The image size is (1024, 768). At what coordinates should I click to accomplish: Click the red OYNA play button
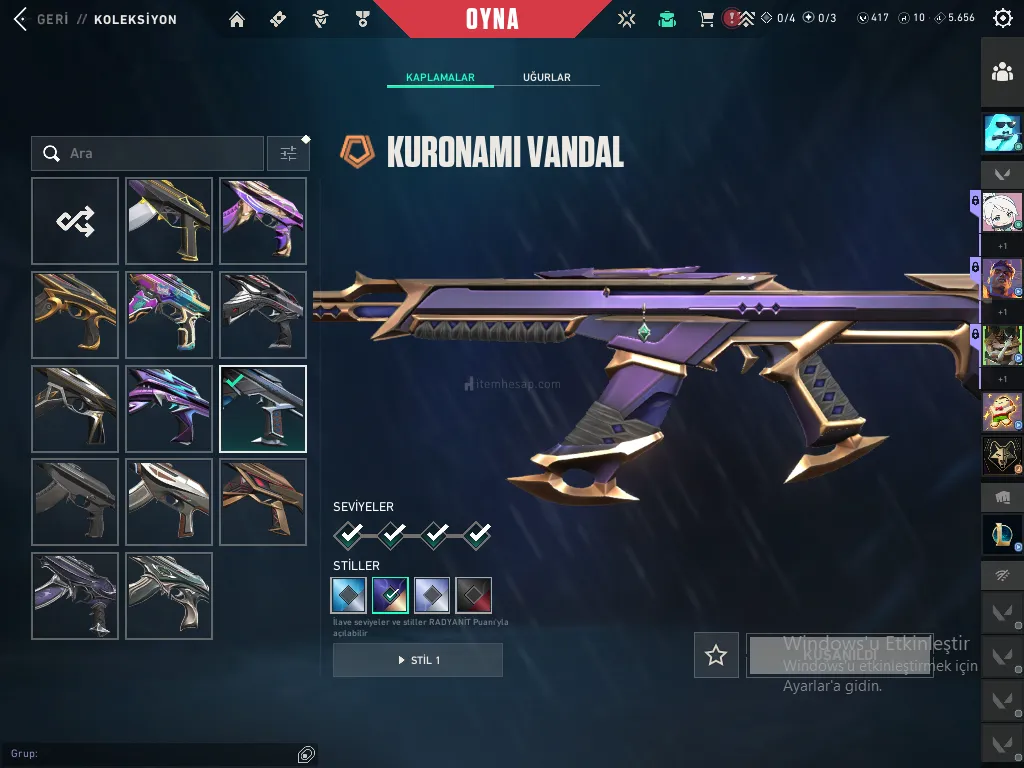pyautogui.click(x=492, y=19)
